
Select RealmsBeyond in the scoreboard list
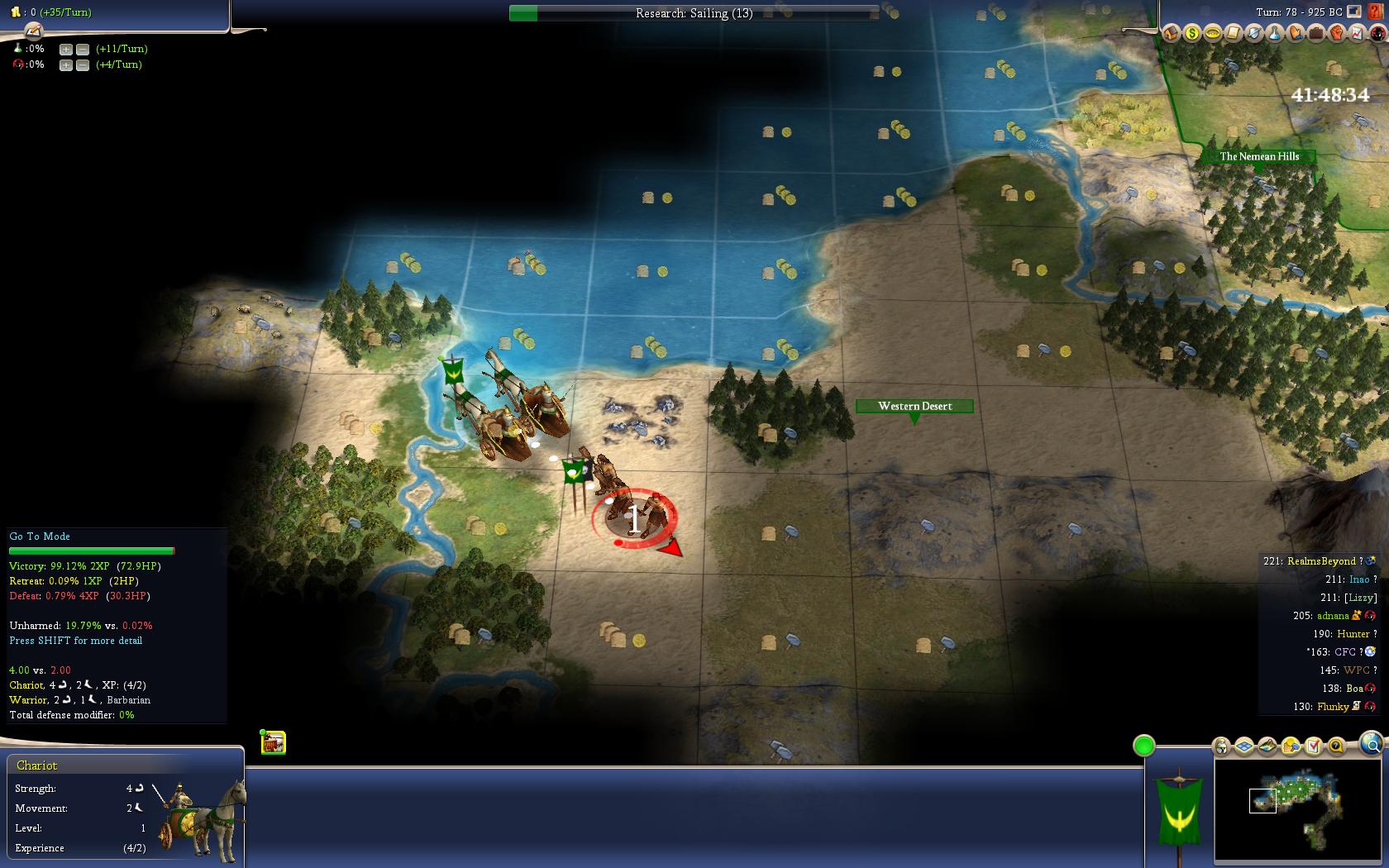pos(1320,561)
